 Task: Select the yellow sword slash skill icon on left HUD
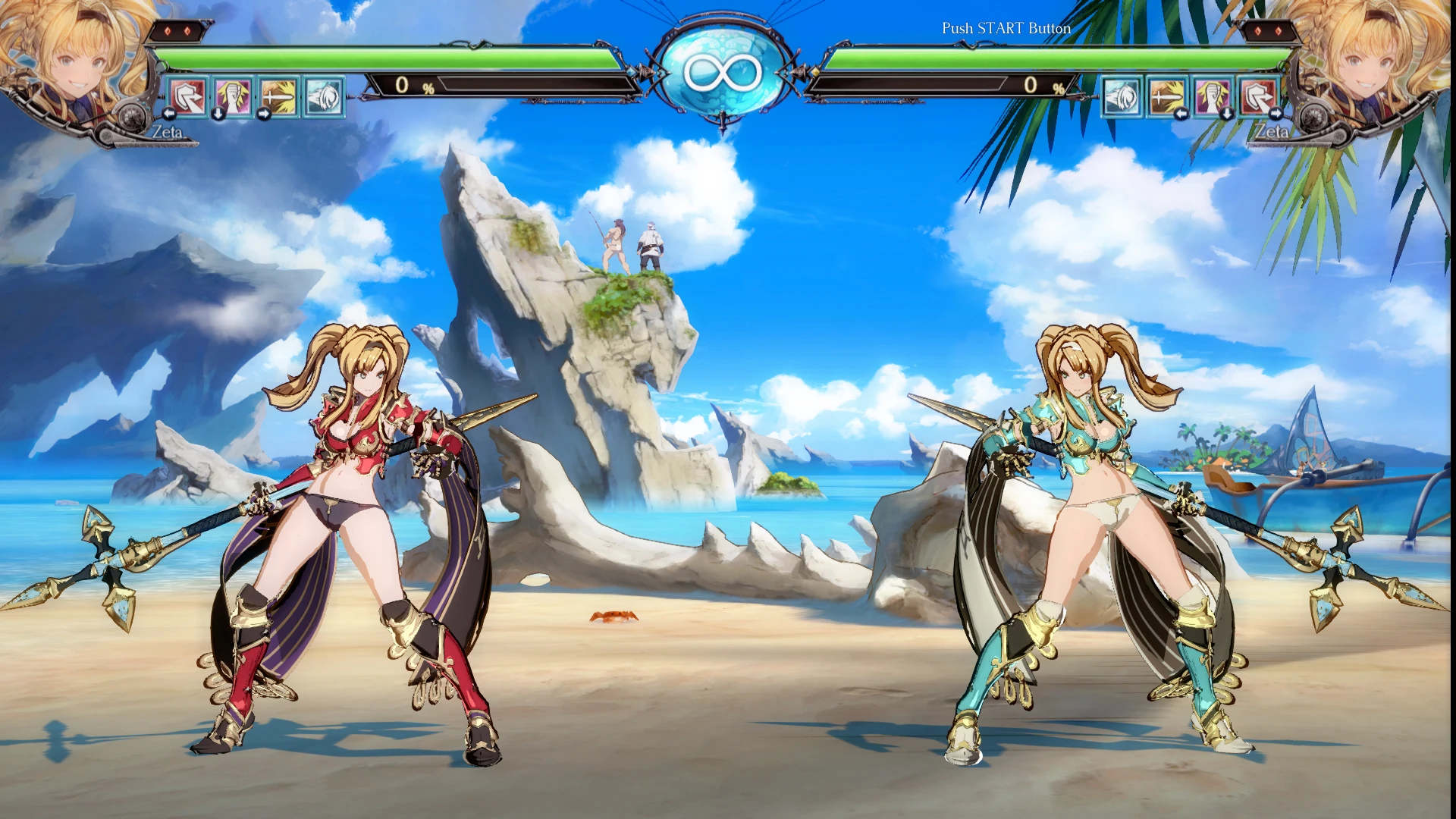click(x=278, y=97)
